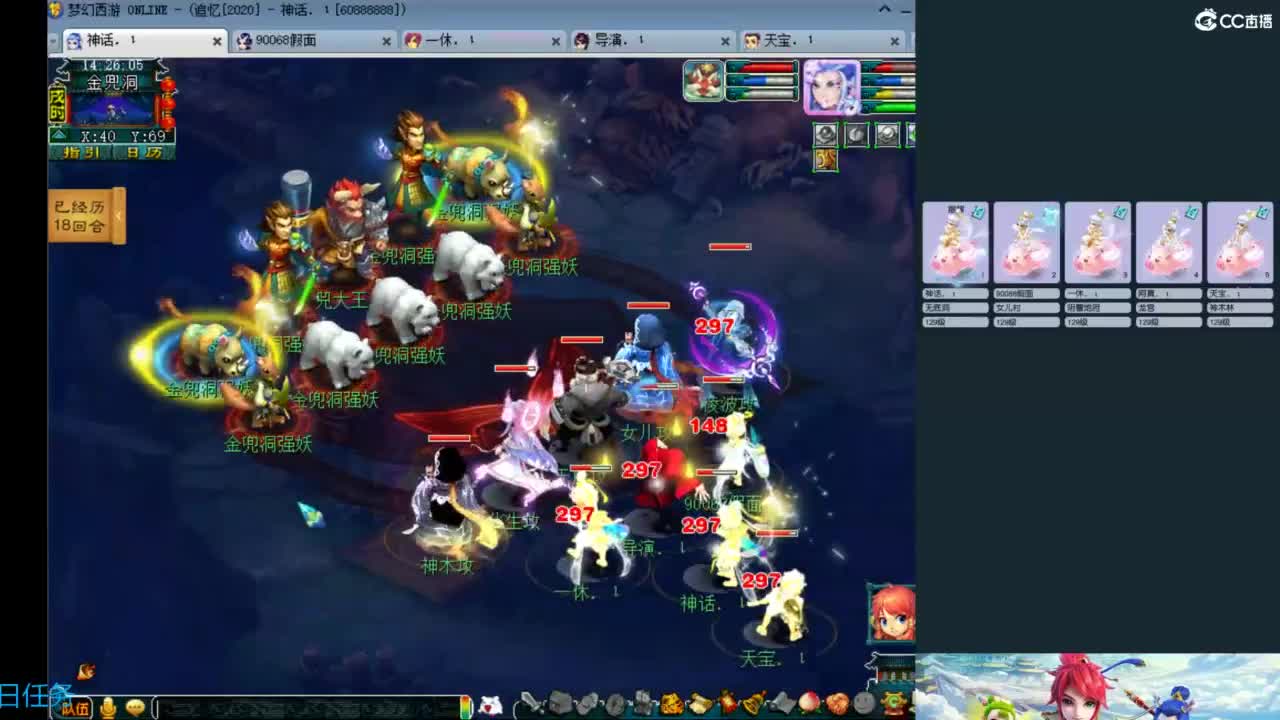Open the emoji picker in the chat bar
Screen dimensions: 1280x720
[135, 707]
